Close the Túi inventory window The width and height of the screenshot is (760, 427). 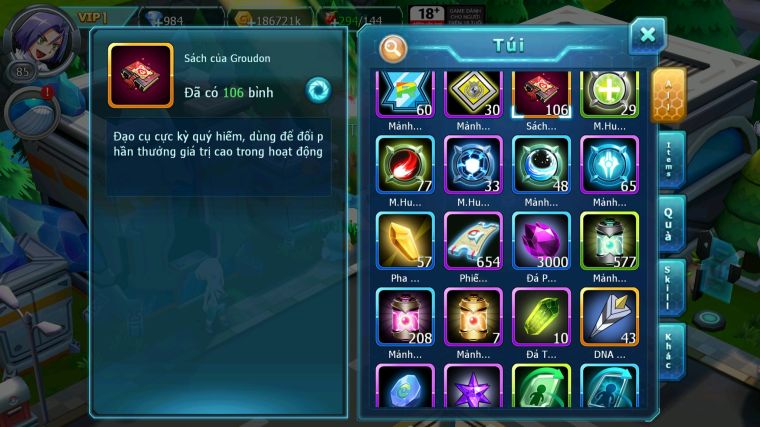pyautogui.click(x=647, y=35)
